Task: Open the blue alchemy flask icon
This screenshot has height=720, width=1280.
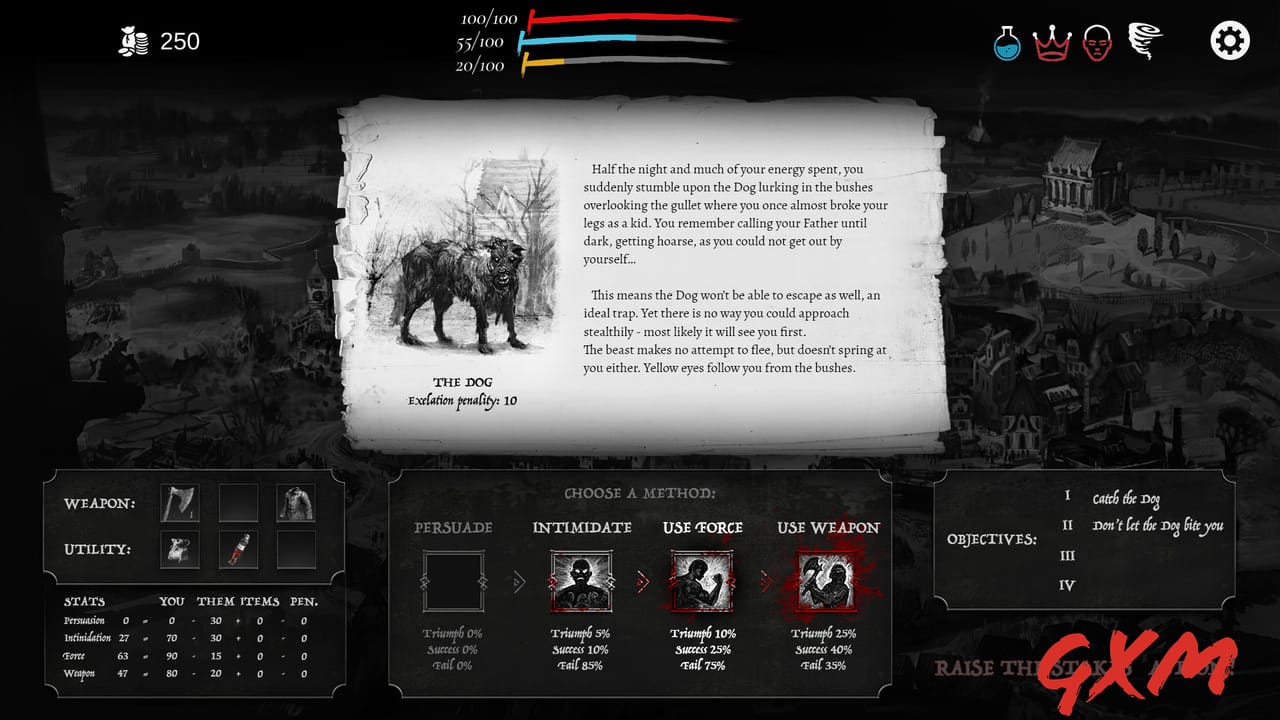Action: tap(1006, 41)
